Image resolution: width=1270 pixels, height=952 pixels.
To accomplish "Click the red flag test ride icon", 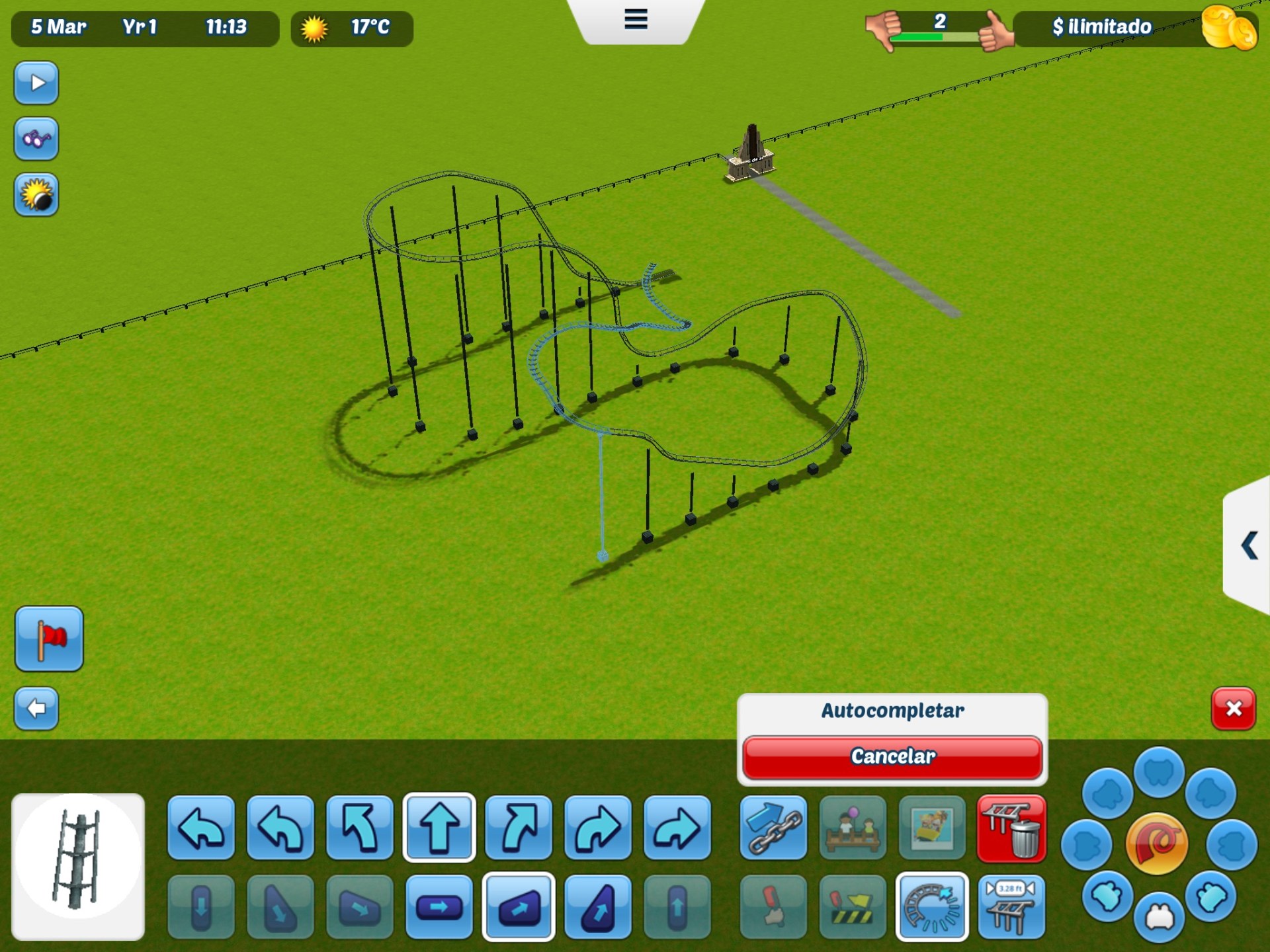I will tap(50, 638).
